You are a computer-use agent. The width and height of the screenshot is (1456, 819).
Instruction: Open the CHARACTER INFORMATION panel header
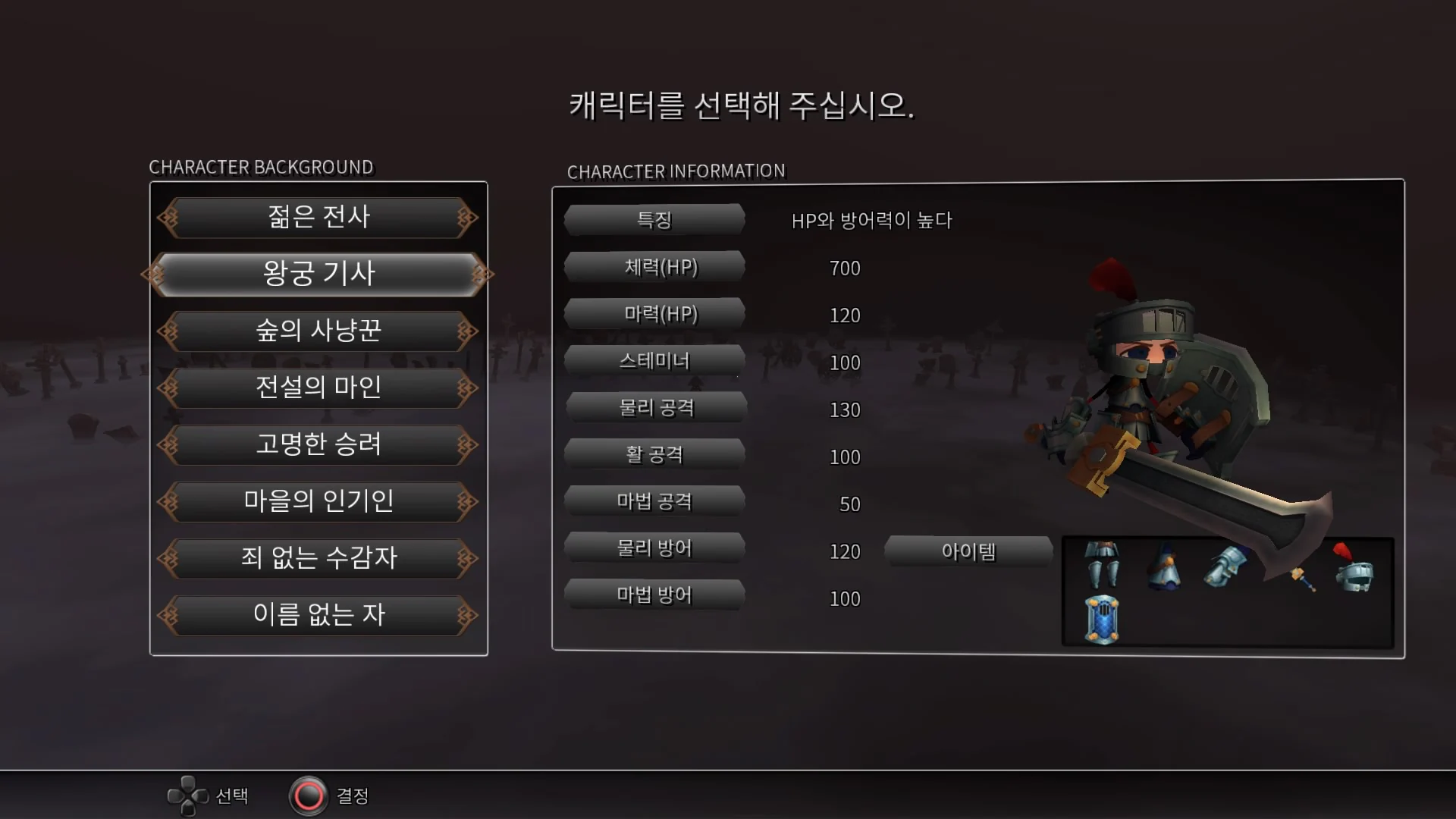coord(676,171)
